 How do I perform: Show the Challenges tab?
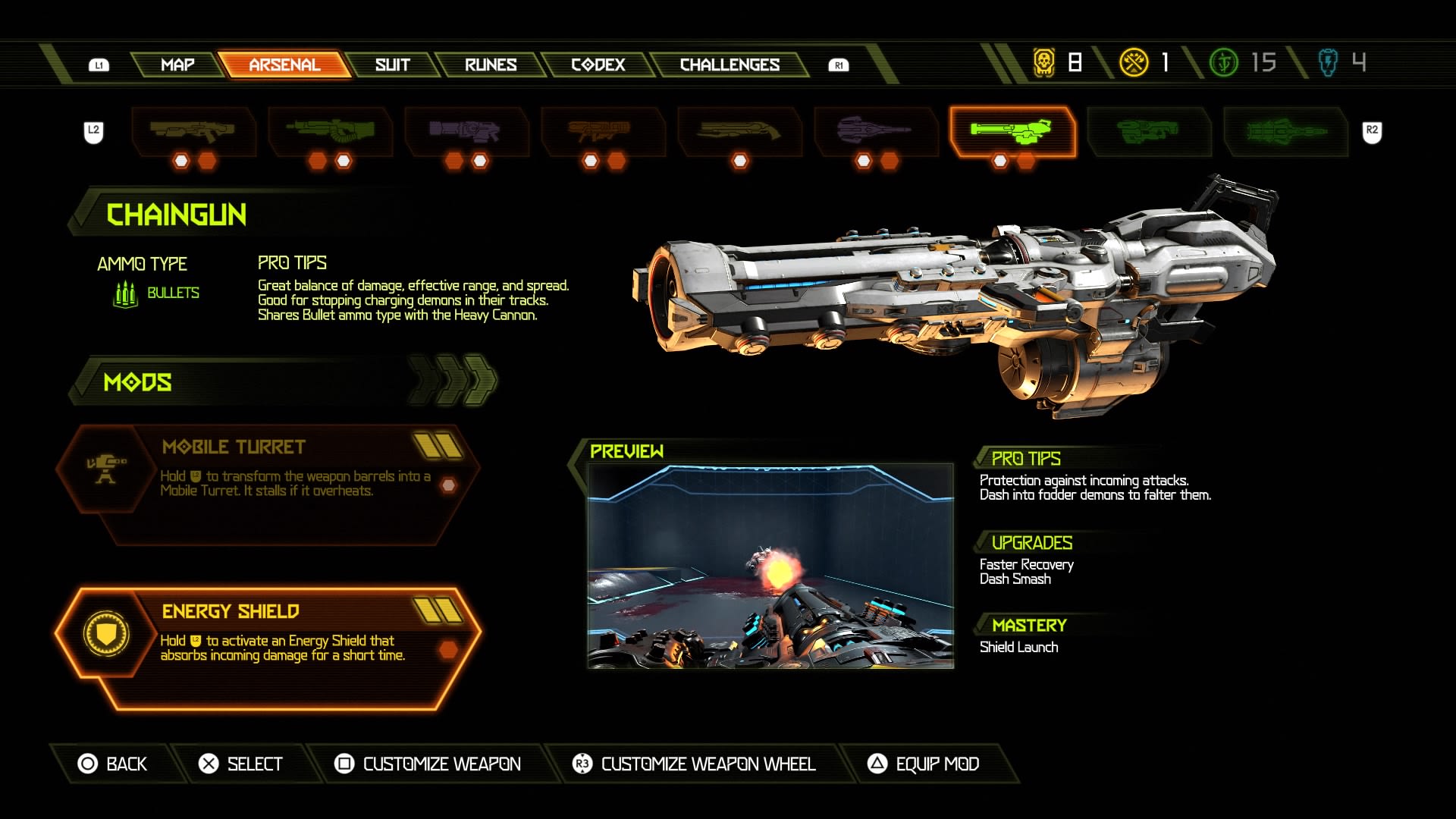730,65
